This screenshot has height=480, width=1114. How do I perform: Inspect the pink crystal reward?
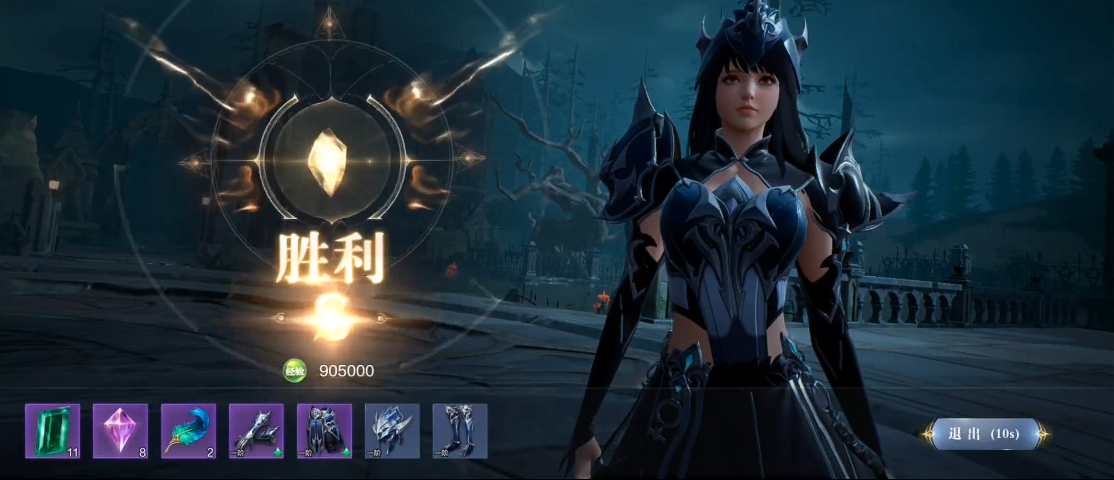(120, 431)
